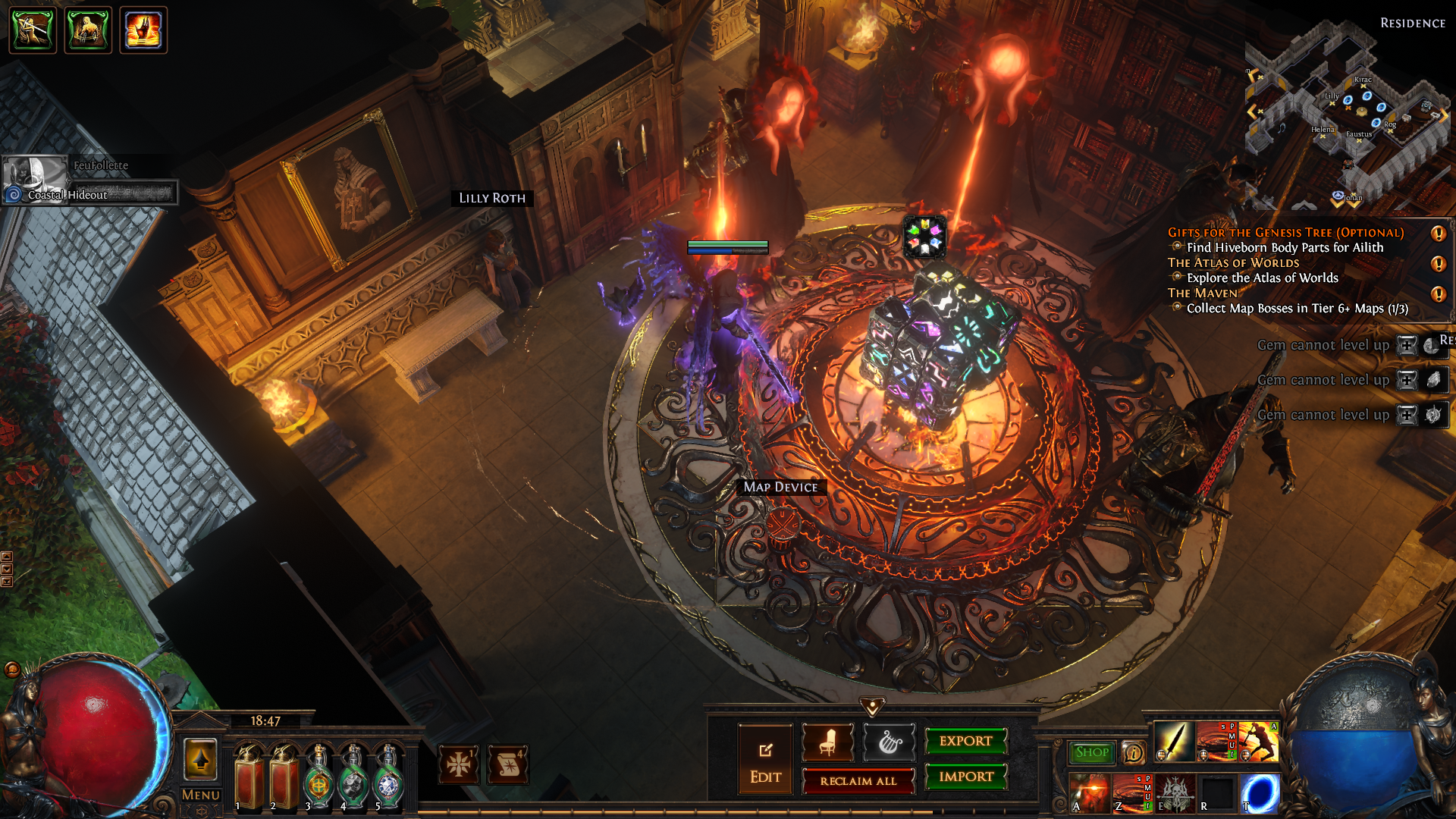The height and width of the screenshot is (819, 1456).
Task: Select the first red life flask
Action: [x=249, y=777]
